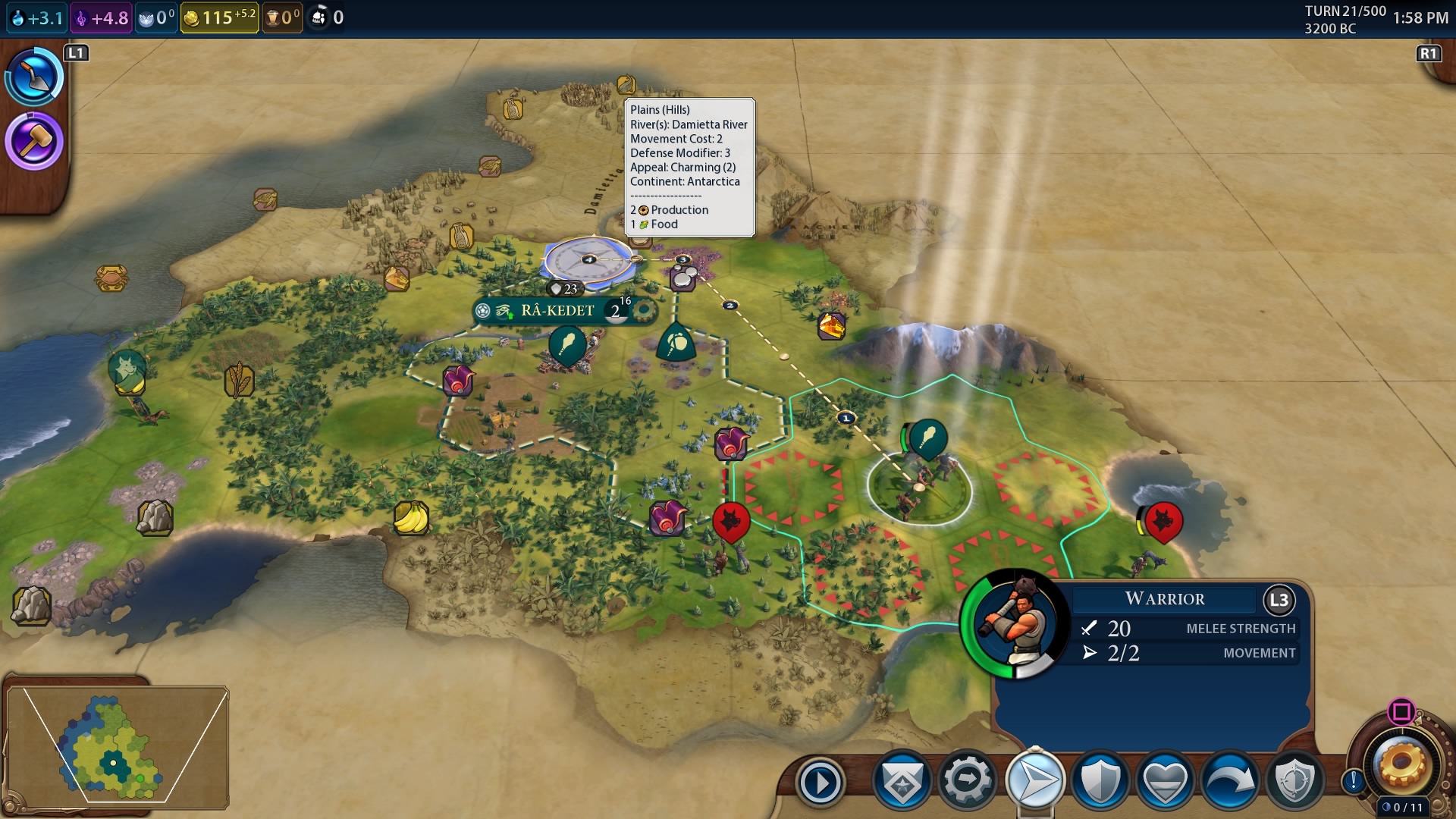This screenshot has width=1456, height=819.
Task: Show the gold treasury in the top bar
Action: click(x=219, y=17)
